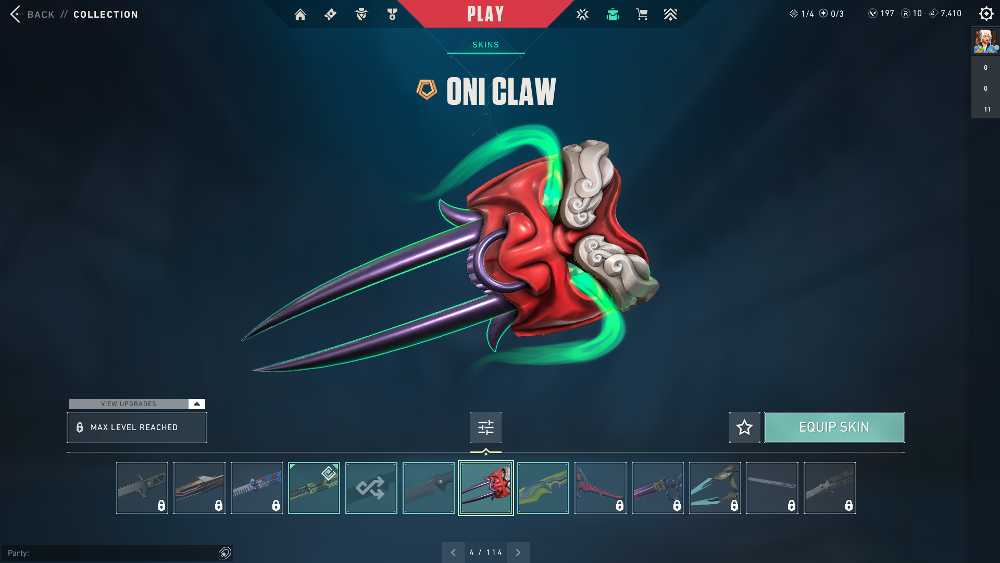Open the player avatar in the social panel
Viewport: 1000px width, 563px height.
[985, 41]
